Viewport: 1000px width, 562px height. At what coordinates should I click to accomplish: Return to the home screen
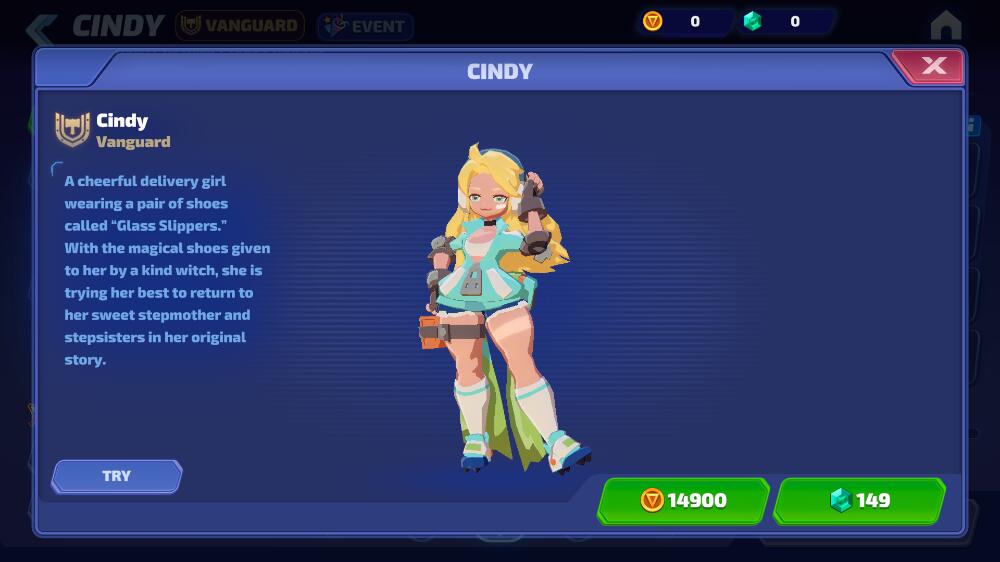945,25
